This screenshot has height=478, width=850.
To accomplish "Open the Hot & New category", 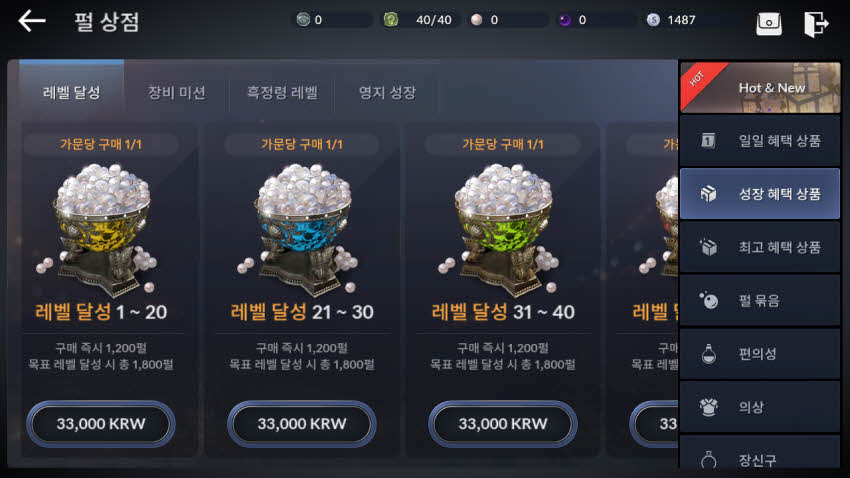I will click(x=760, y=87).
